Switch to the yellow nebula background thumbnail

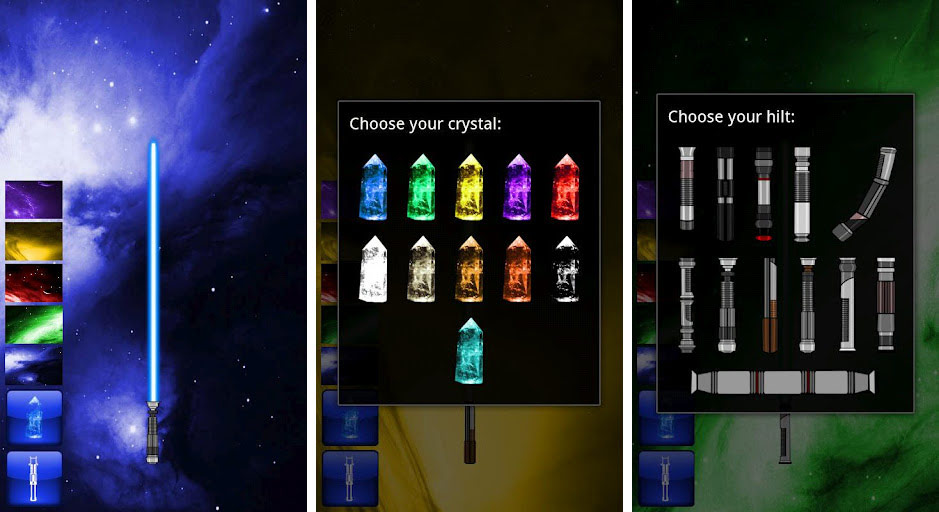(34, 241)
